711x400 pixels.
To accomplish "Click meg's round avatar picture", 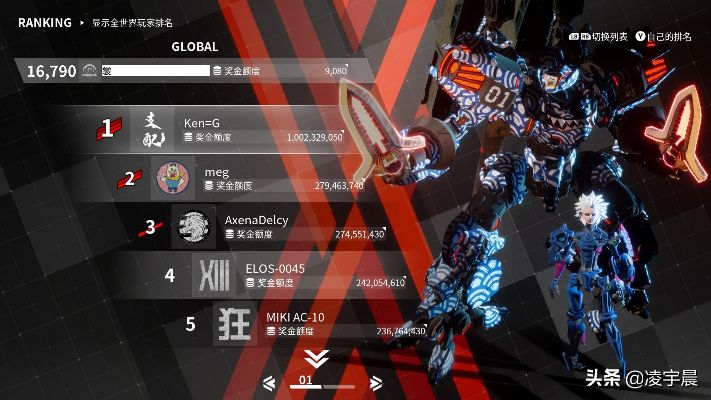I will click(172, 178).
